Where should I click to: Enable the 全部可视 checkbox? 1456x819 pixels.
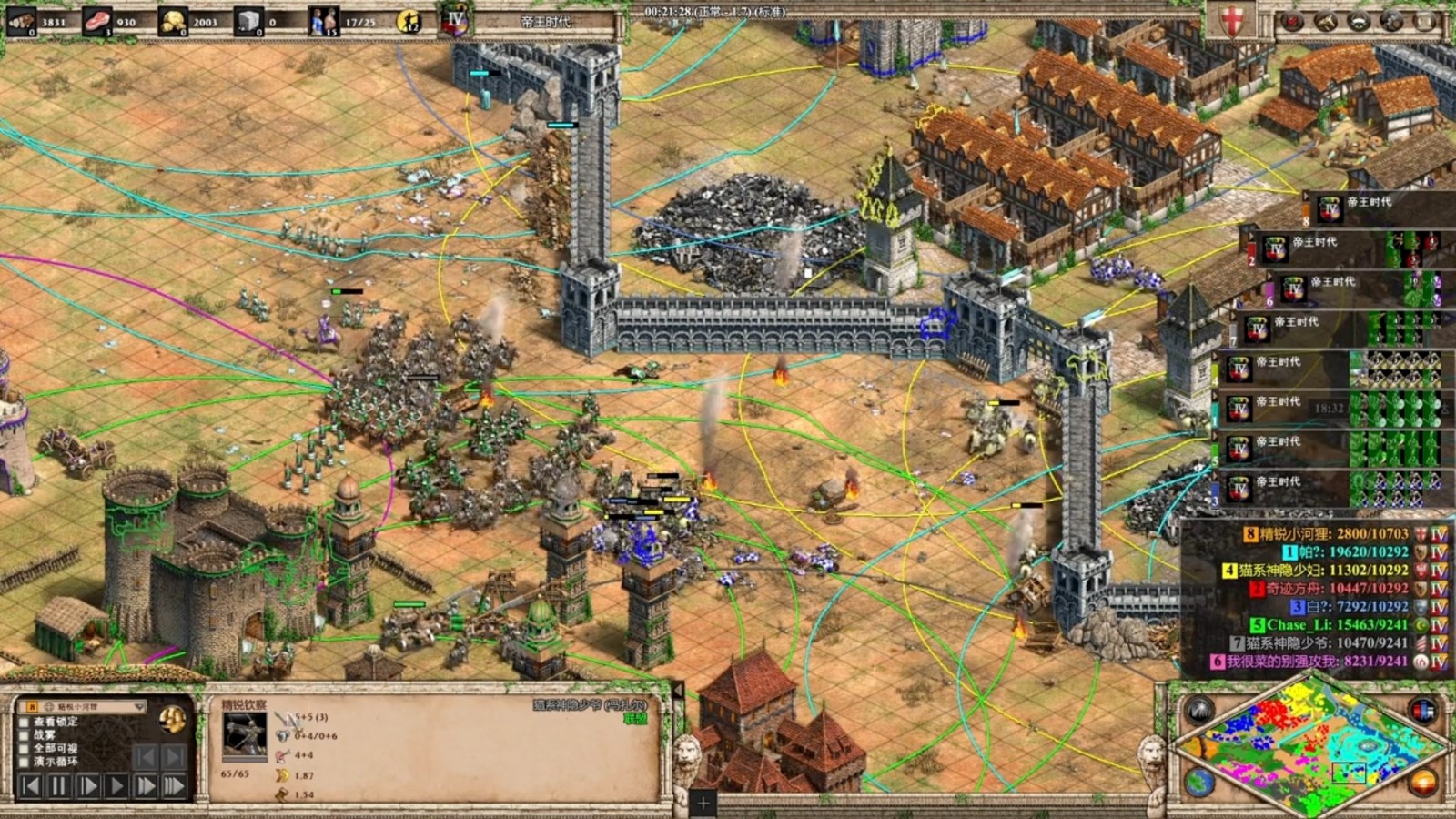(25, 748)
